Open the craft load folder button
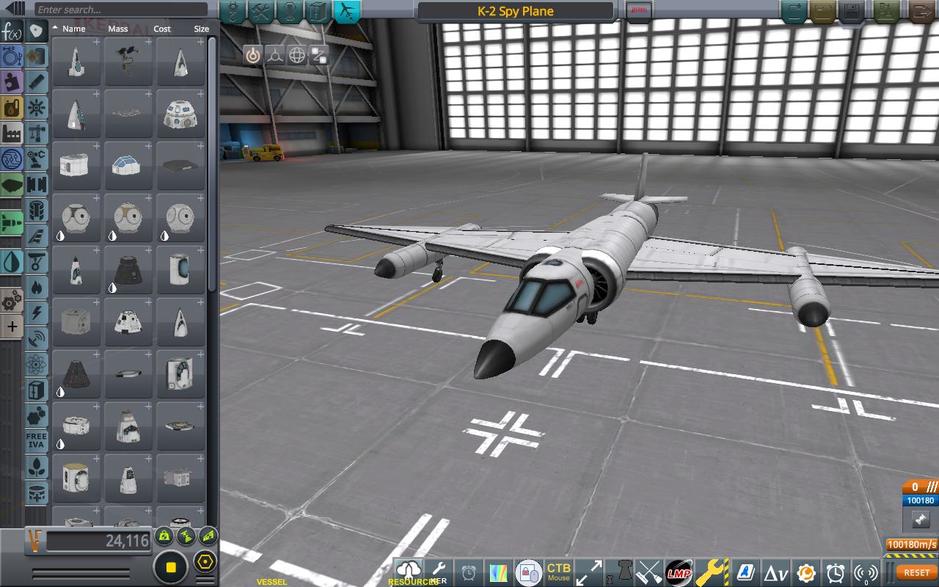 (x=823, y=11)
